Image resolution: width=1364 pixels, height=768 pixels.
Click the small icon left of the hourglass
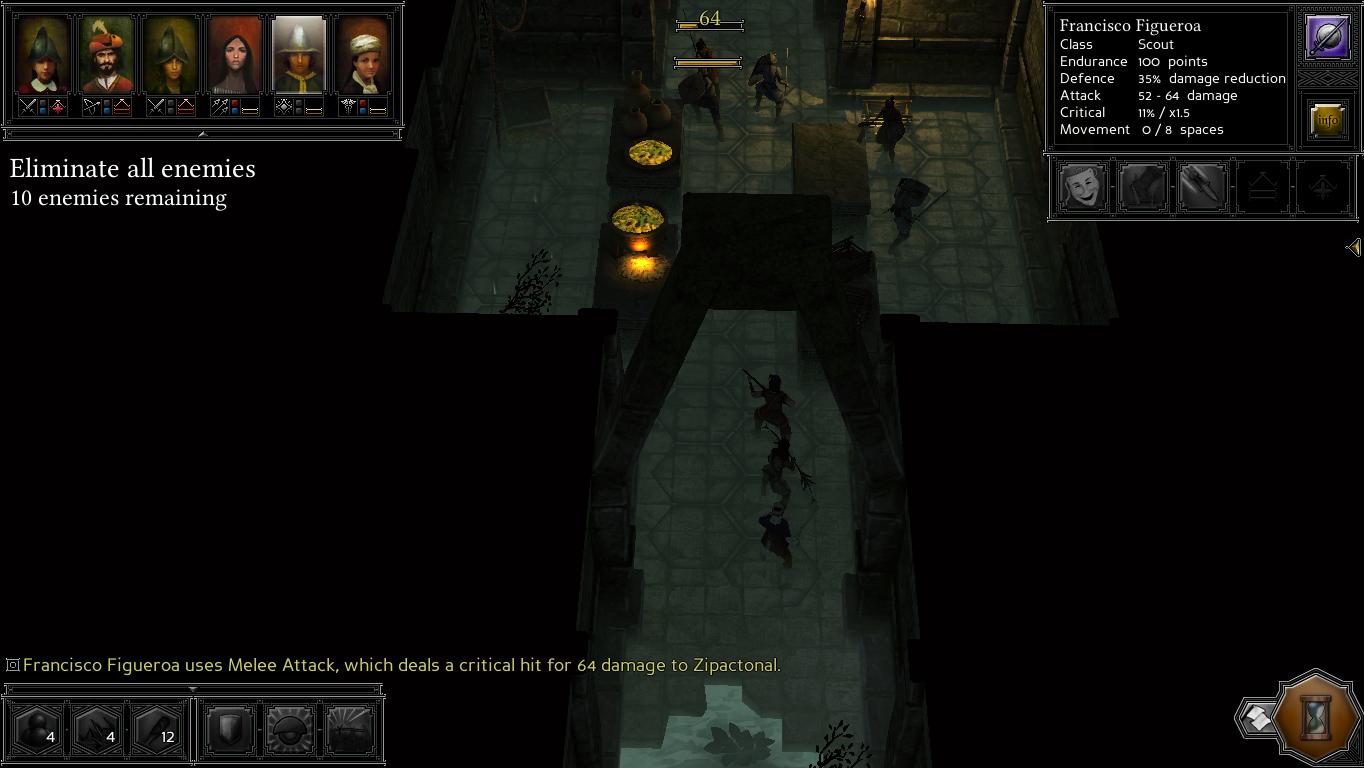click(x=1256, y=717)
